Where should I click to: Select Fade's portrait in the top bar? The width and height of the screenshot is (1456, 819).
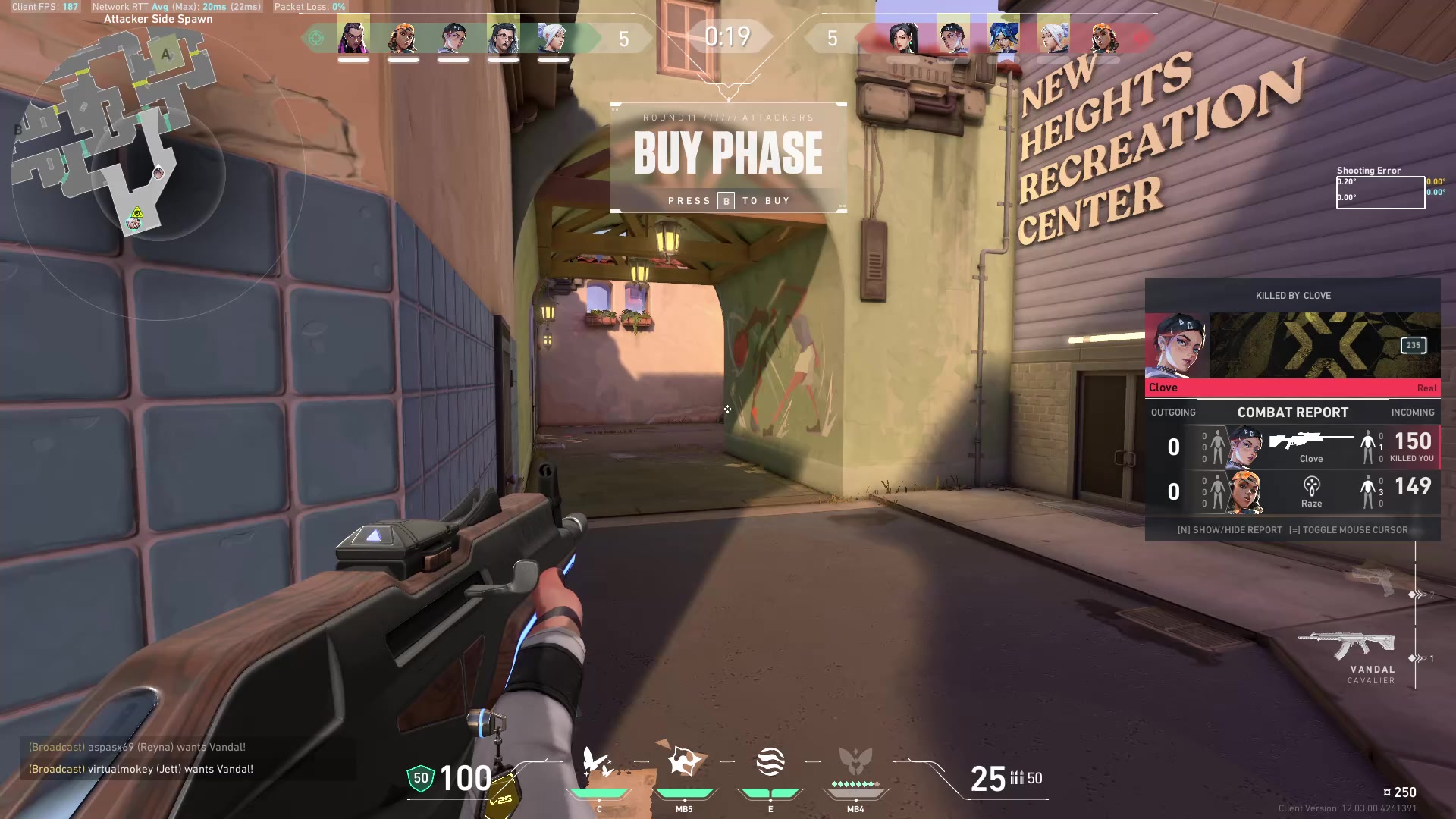503,37
